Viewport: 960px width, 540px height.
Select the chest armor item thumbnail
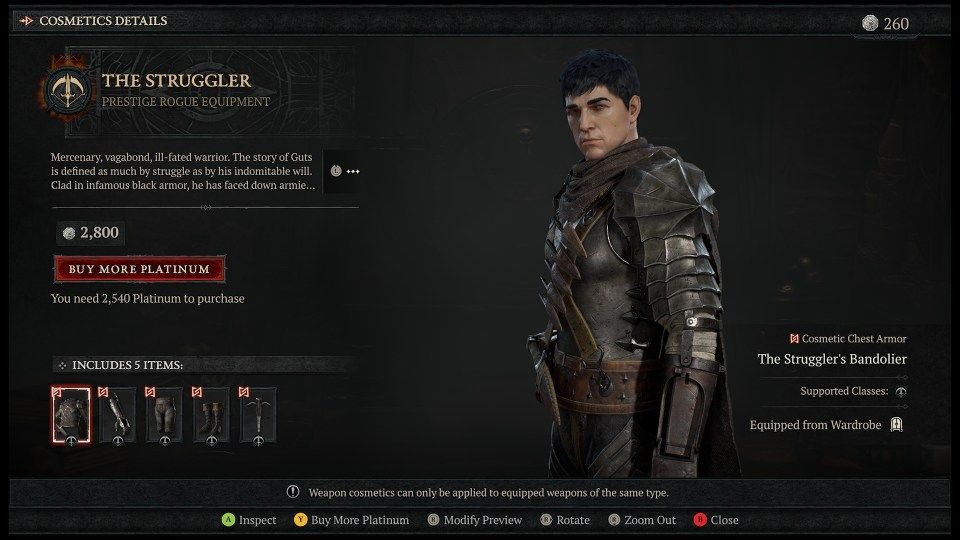tap(71, 414)
